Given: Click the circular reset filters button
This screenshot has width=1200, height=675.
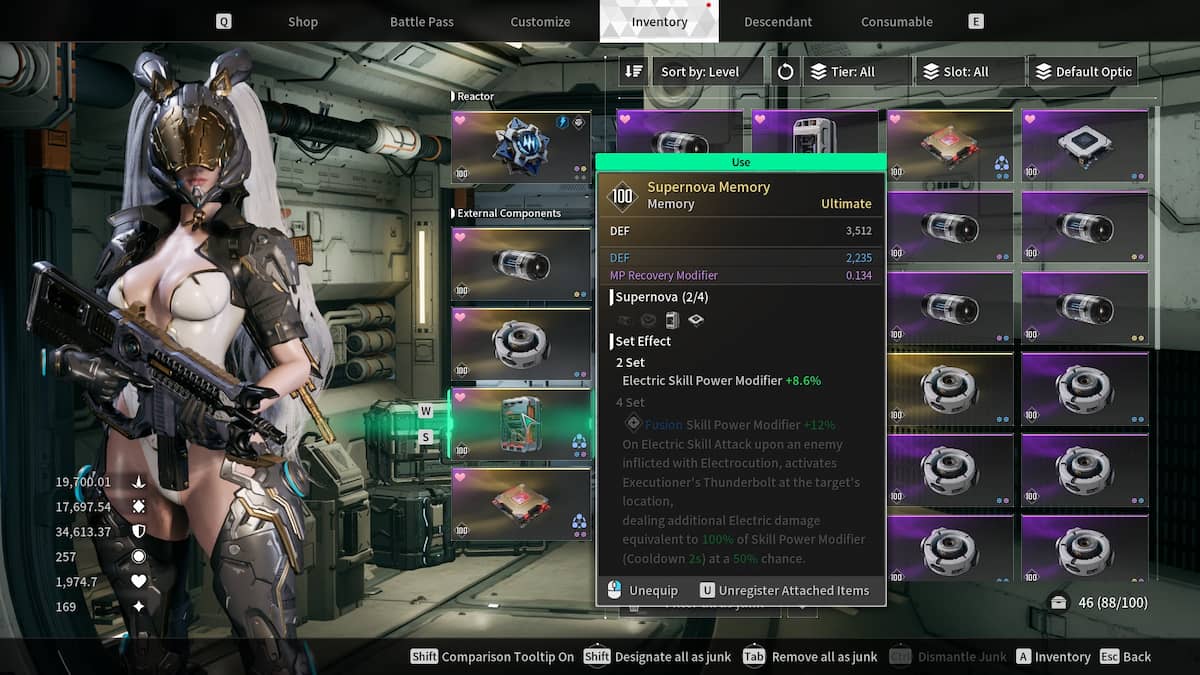Looking at the screenshot, I should pyautogui.click(x=785, y=72).
